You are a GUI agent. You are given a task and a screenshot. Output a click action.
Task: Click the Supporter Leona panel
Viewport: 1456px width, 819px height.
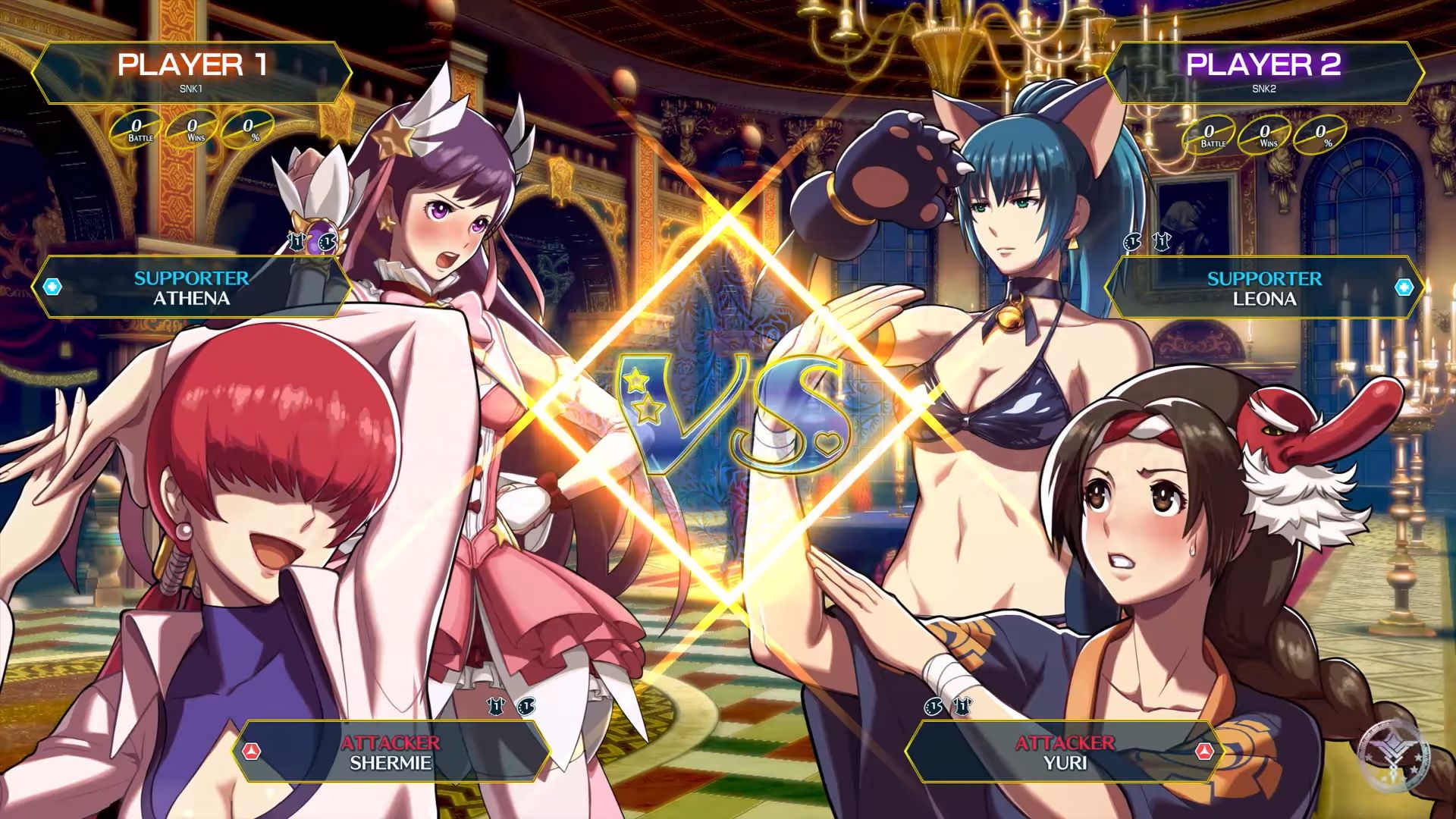1263,288
